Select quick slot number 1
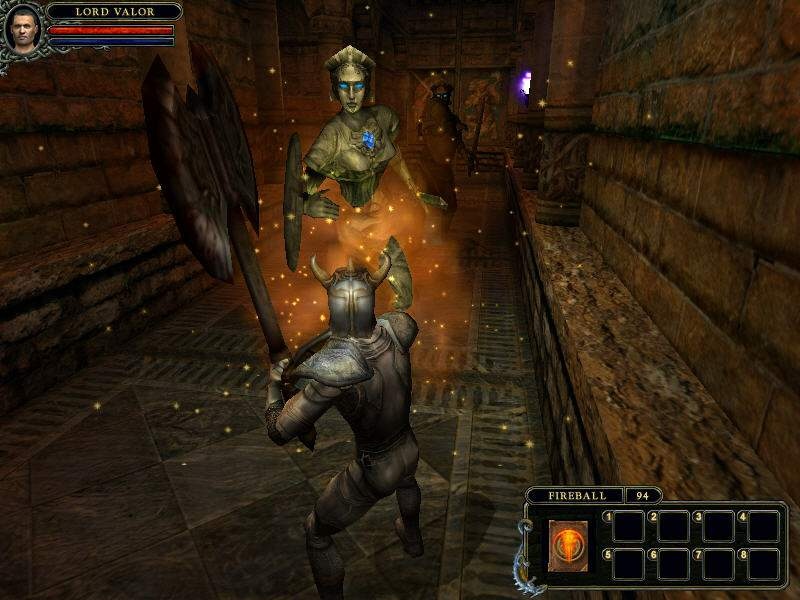Screen dimensions: 800x600 [629, 526]
